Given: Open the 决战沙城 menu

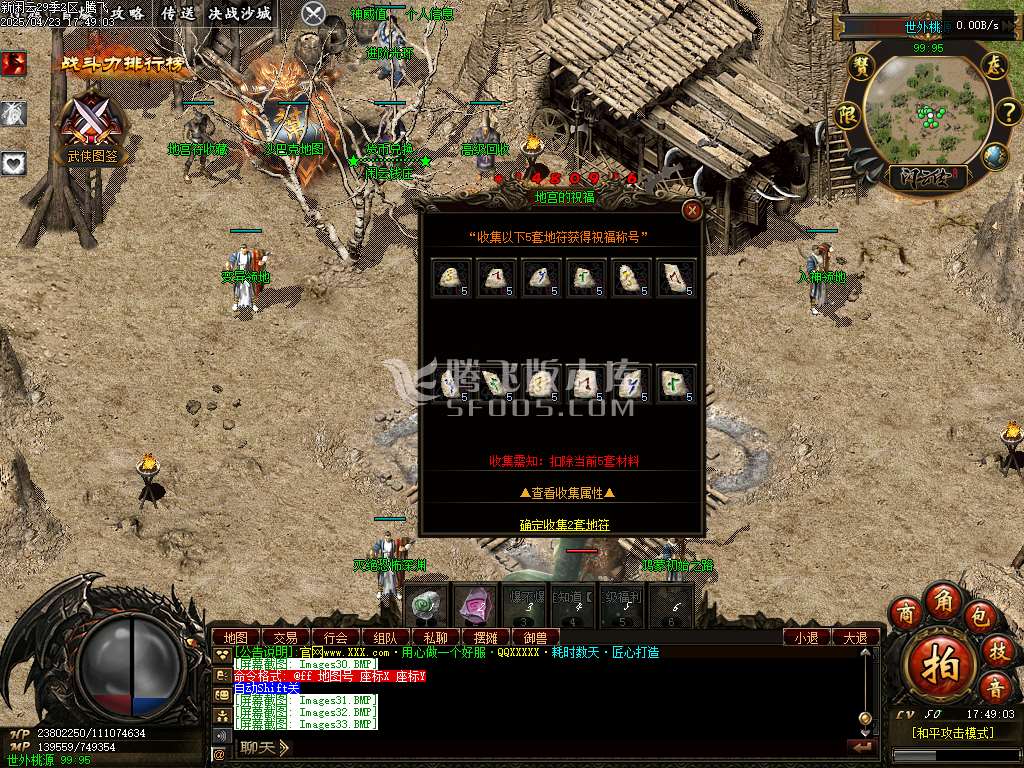Looking at the screenshot, I should (239, 13).
